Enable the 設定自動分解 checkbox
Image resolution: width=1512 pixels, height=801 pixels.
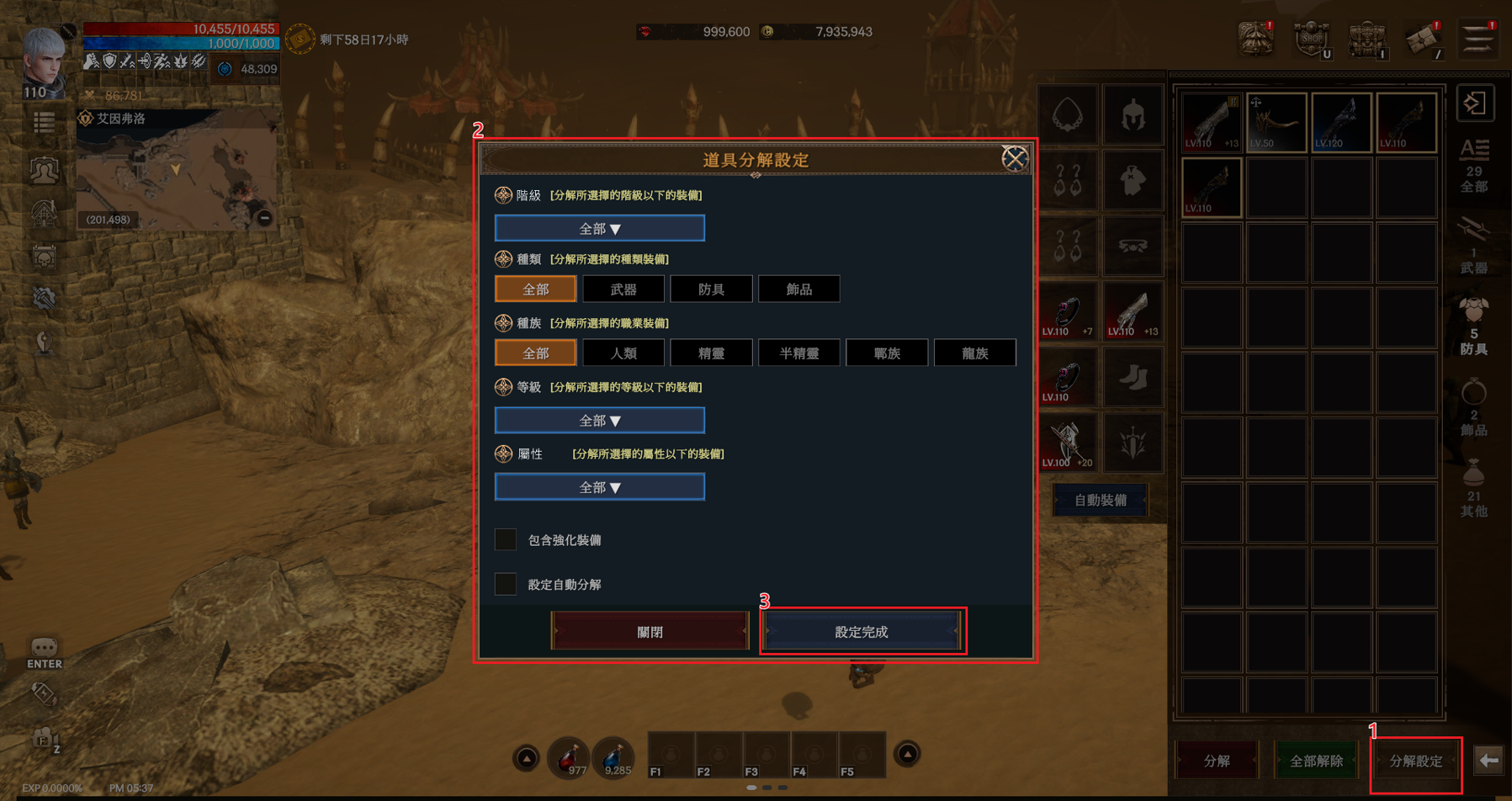pos(506,584)
